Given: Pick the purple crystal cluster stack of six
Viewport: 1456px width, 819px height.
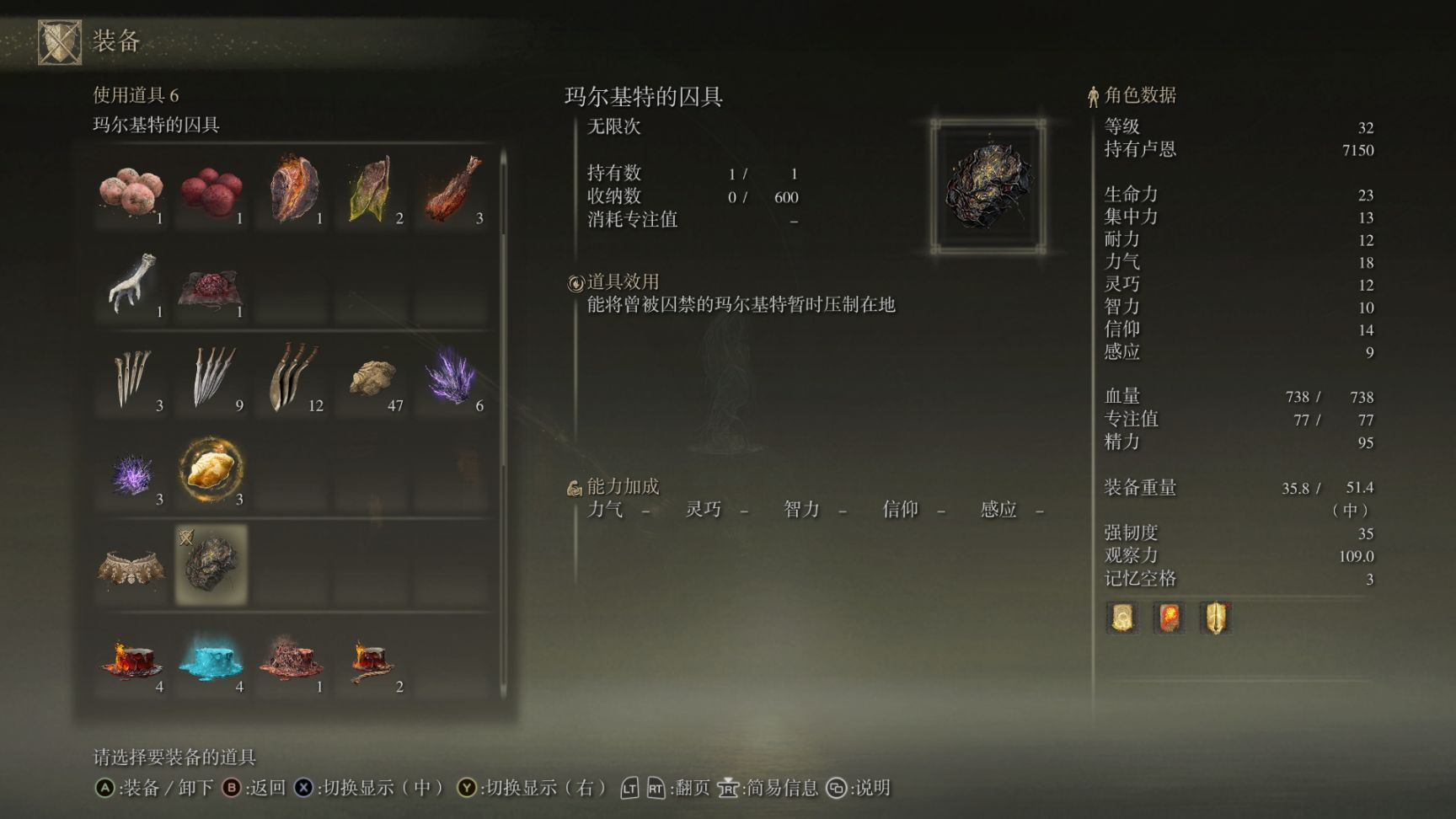Looking at the screenshot, I should tap(452, 378).
